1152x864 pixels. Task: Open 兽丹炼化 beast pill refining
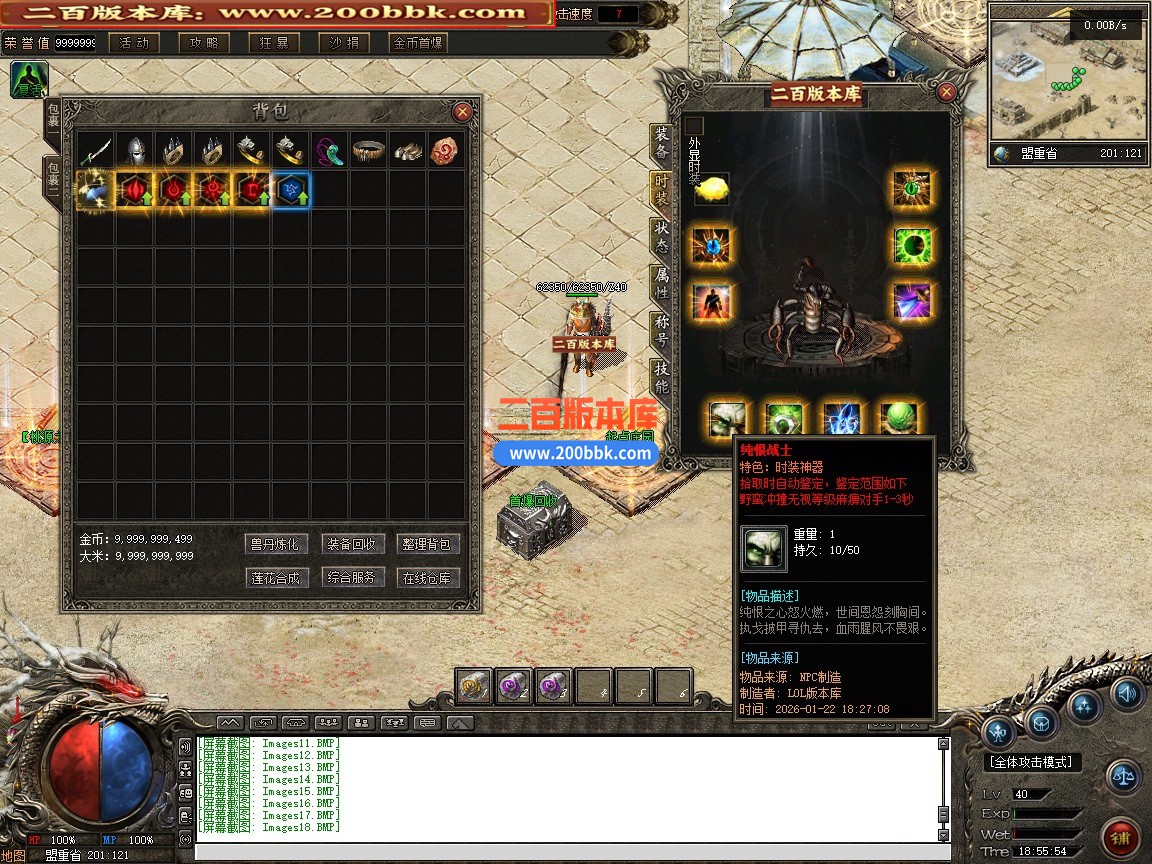275,544
